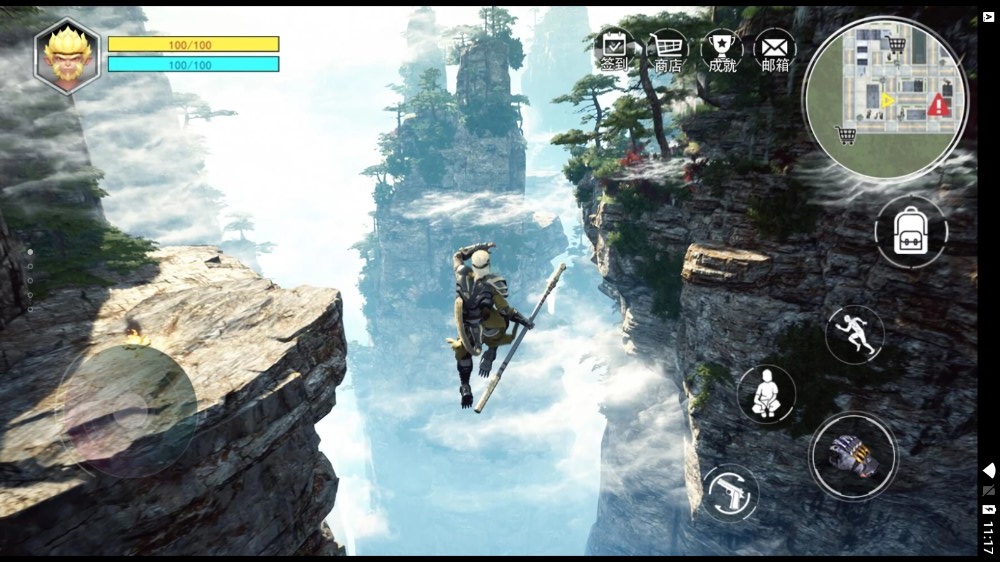Click the red warning marker on minimap

[x=937, y=104]
